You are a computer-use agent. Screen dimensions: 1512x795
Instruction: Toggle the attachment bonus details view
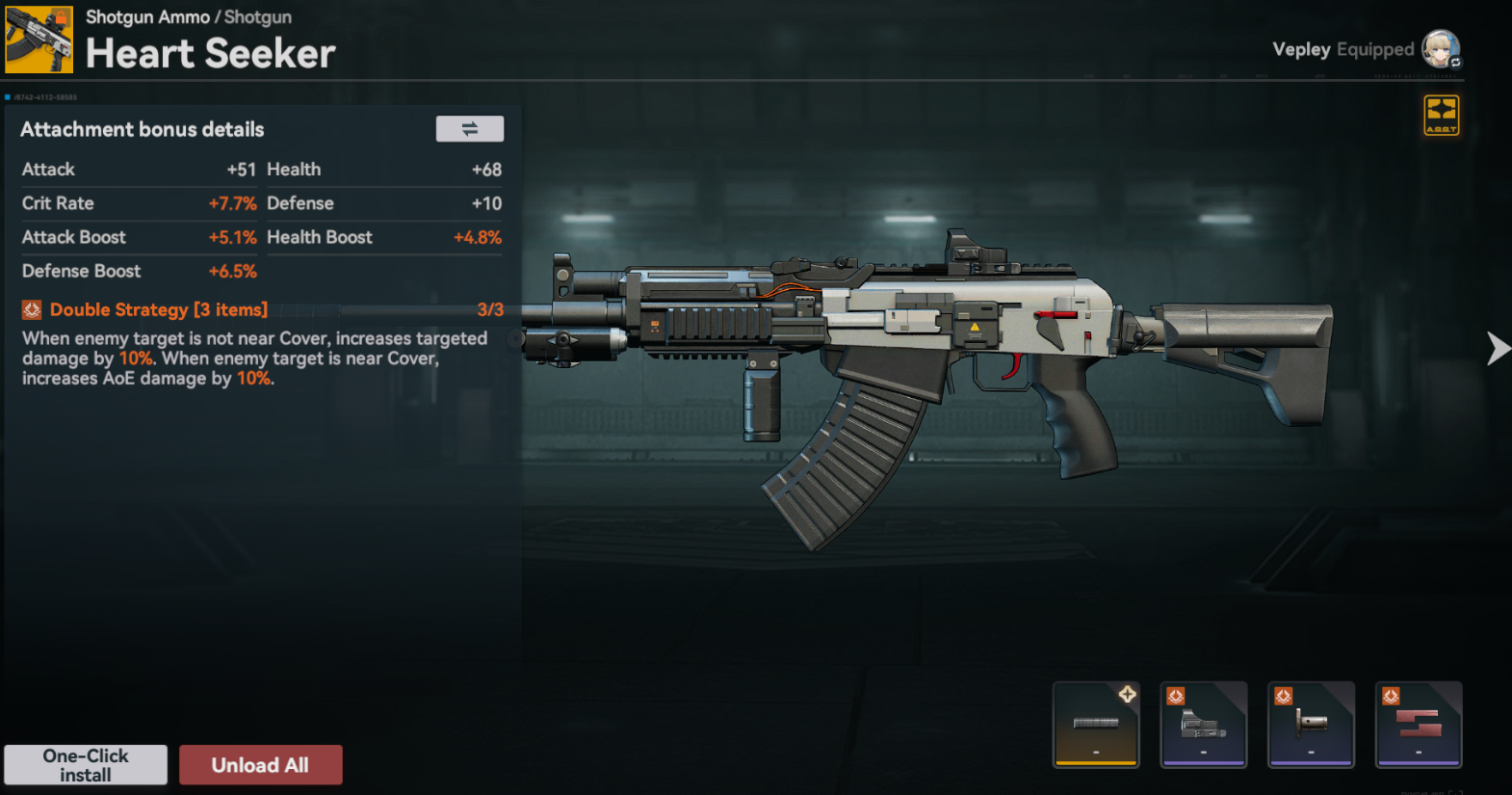pyautogui.click(x=469, y=129)
